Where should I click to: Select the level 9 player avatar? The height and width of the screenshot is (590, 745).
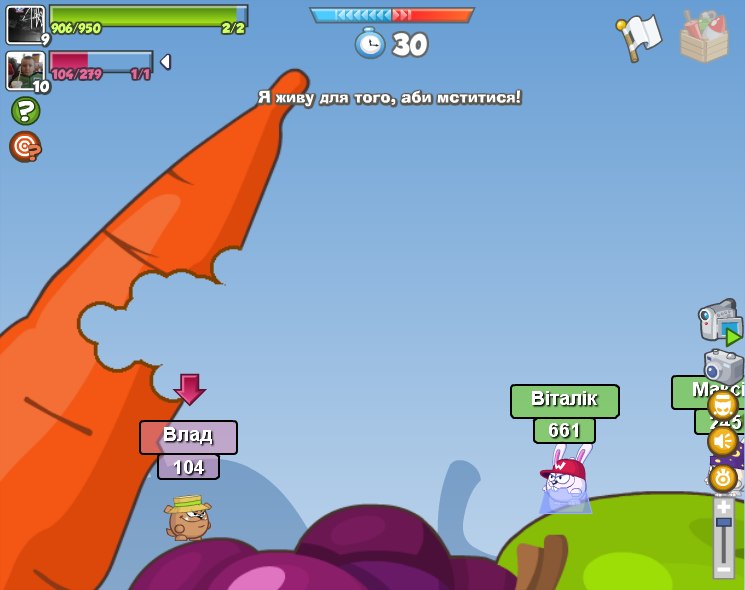coord(26,24)
